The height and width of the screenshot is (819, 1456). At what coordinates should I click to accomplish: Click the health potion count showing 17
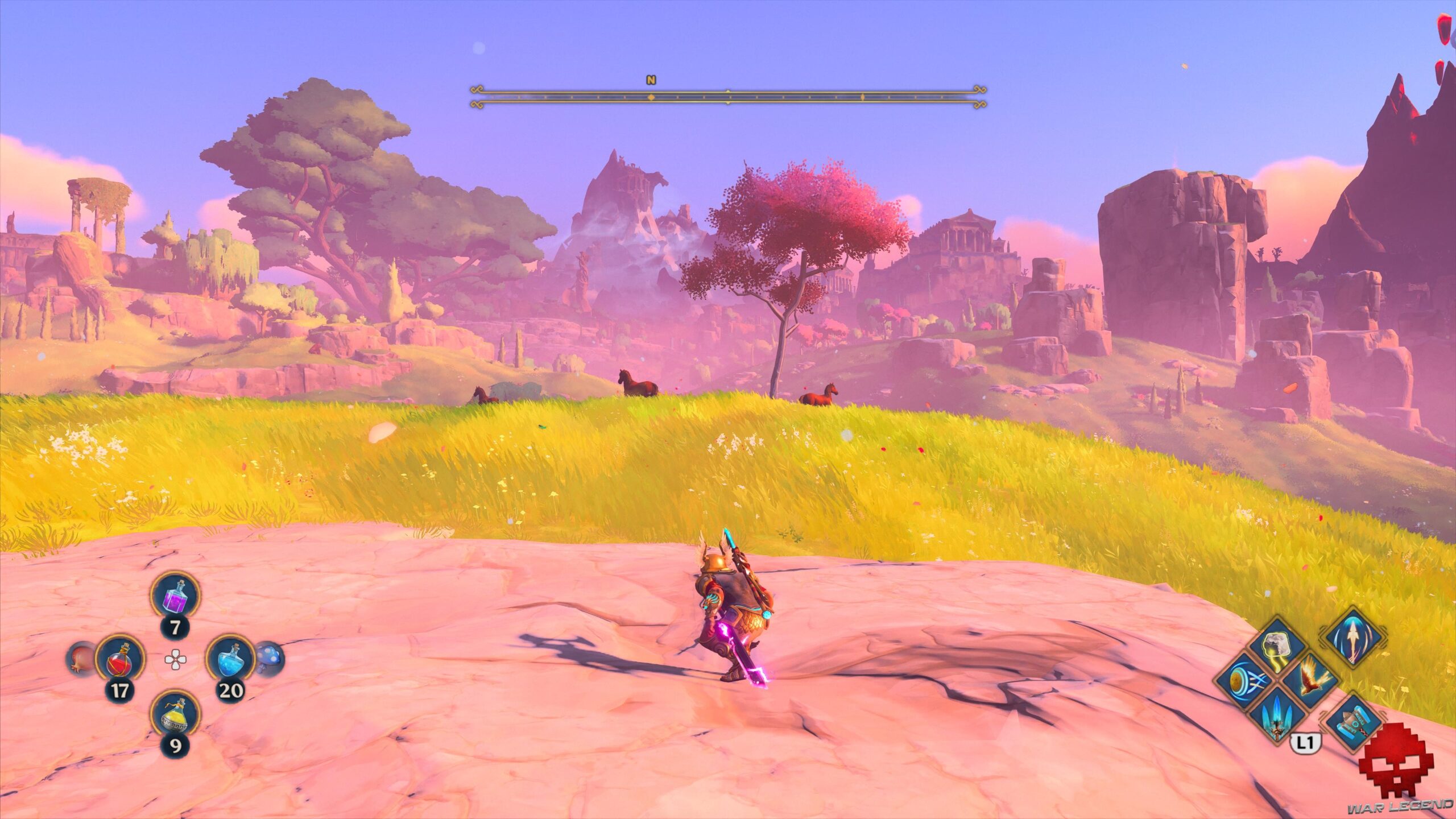coord(119,690)
